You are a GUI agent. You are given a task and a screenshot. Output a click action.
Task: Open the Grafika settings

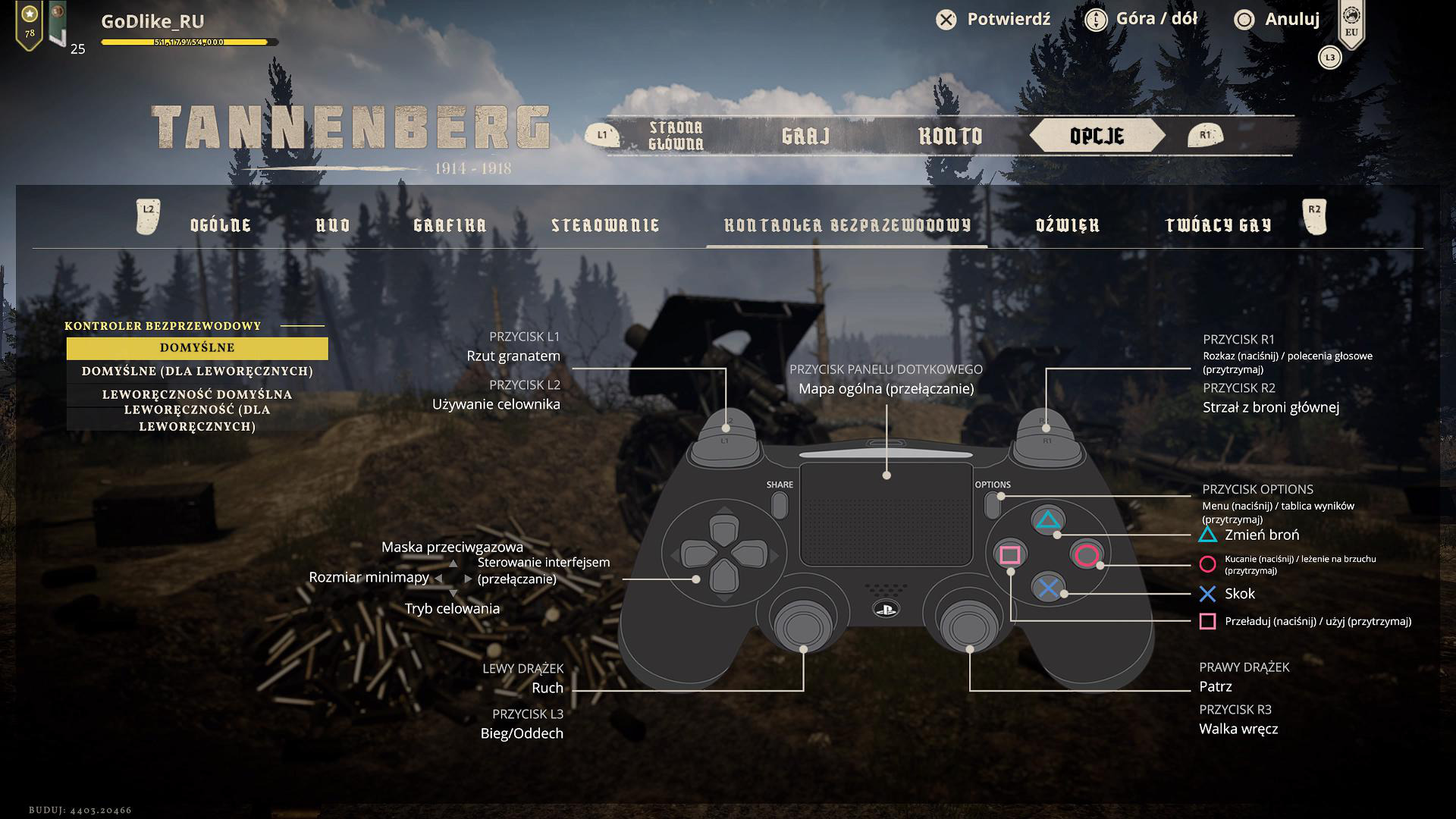(450, 225)
